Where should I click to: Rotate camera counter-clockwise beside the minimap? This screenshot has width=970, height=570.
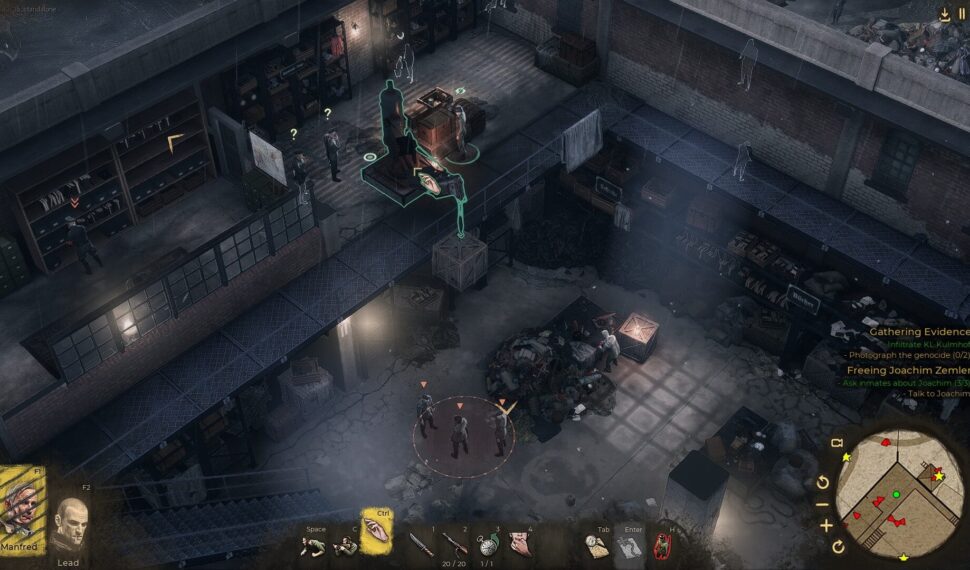[x=824, y=483]
